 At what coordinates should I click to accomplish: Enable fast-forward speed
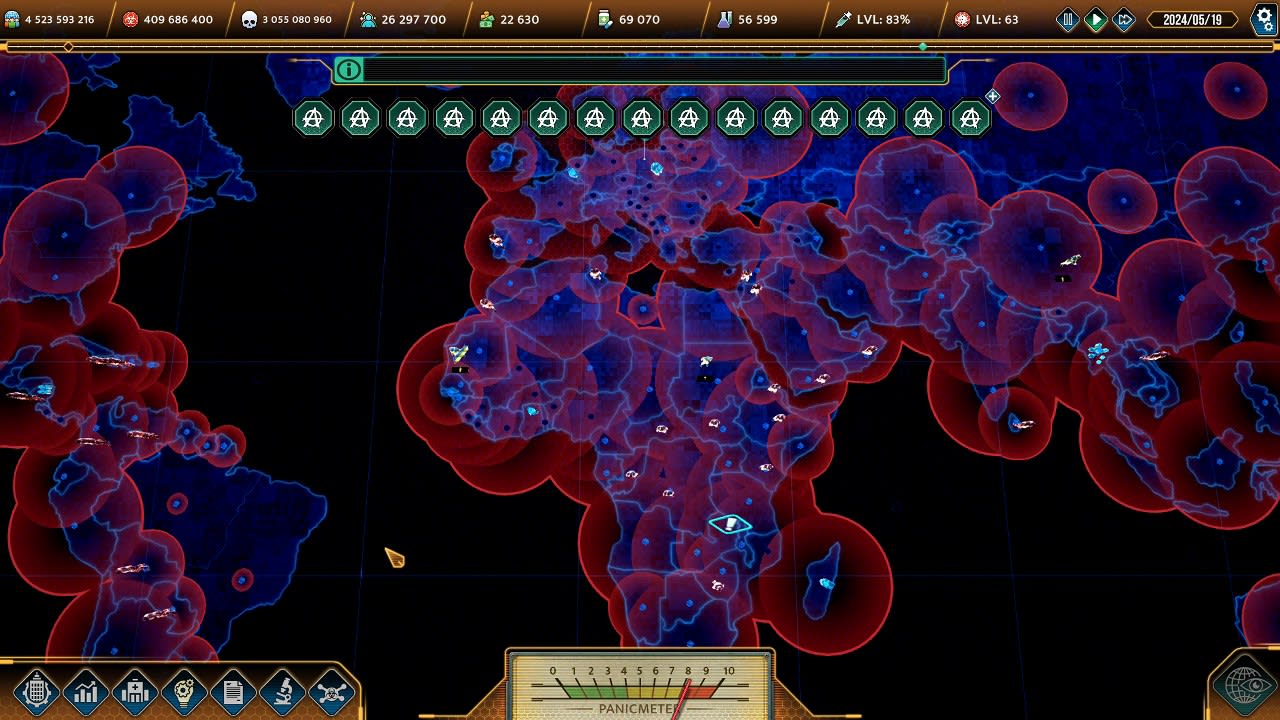(1124, 18)
